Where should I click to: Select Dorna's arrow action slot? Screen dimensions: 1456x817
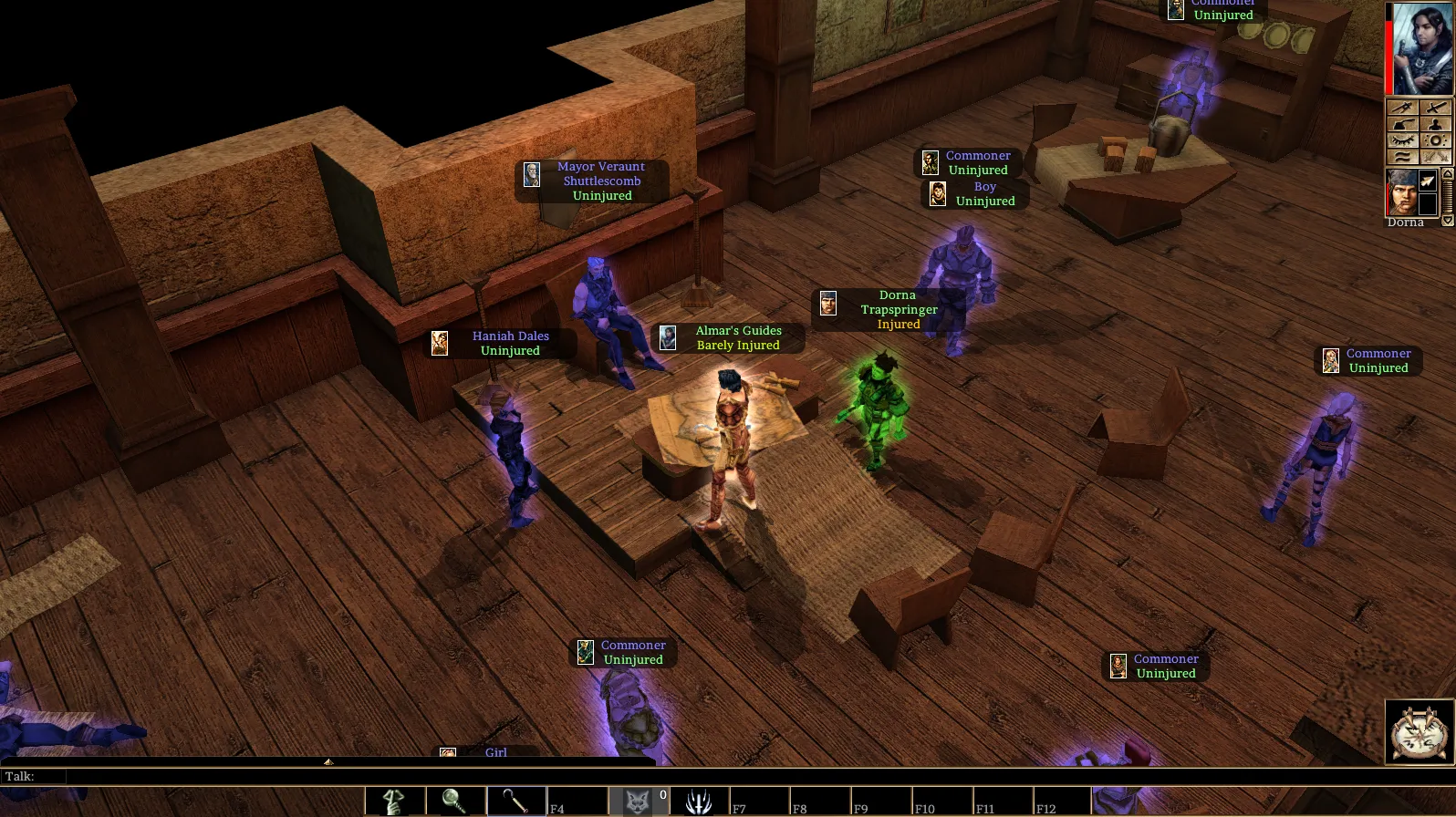point(1429,181)
